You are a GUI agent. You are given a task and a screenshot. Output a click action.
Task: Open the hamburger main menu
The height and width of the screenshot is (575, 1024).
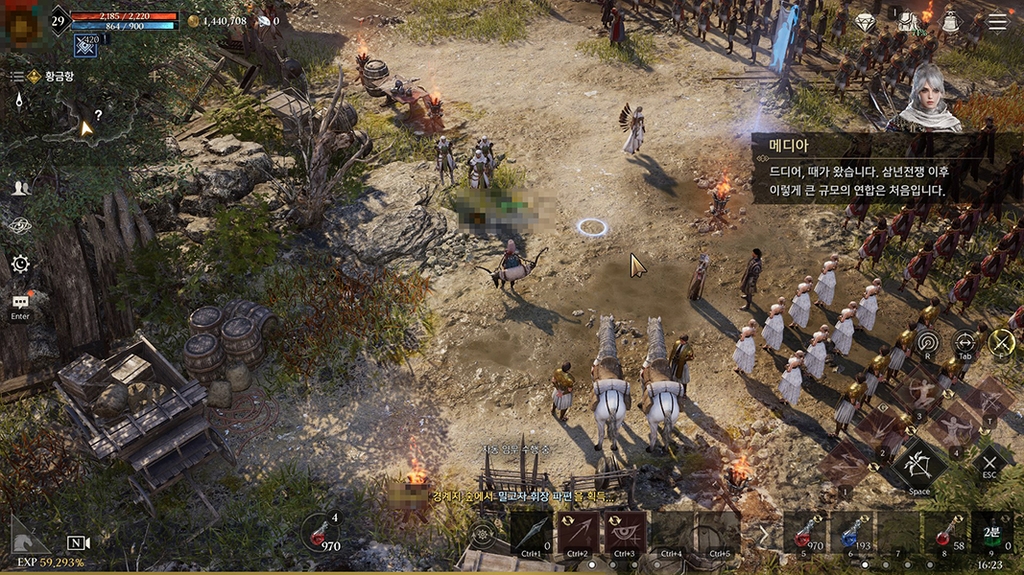(997, 22)
